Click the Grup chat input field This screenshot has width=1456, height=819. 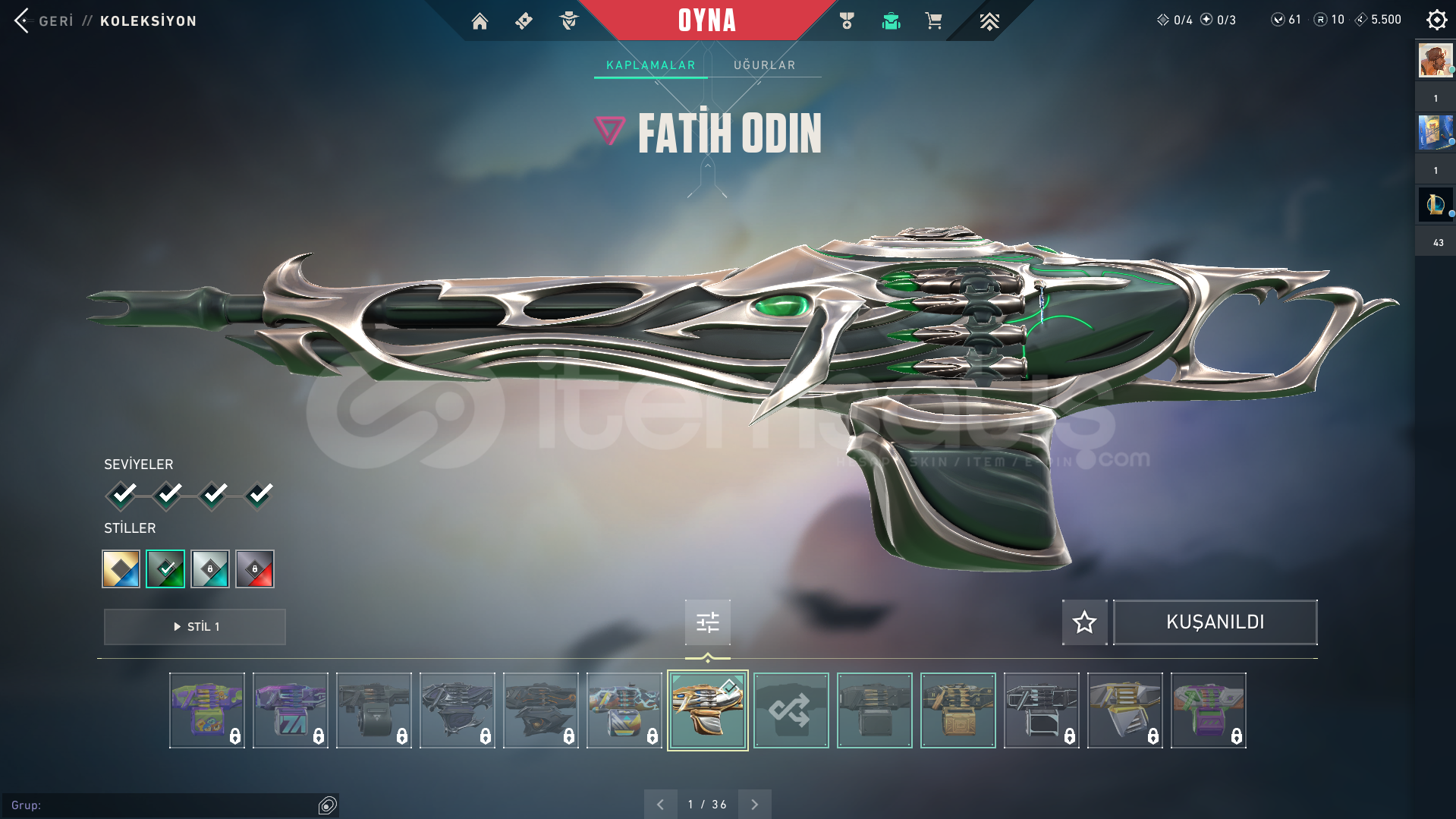tap(163, 805)
